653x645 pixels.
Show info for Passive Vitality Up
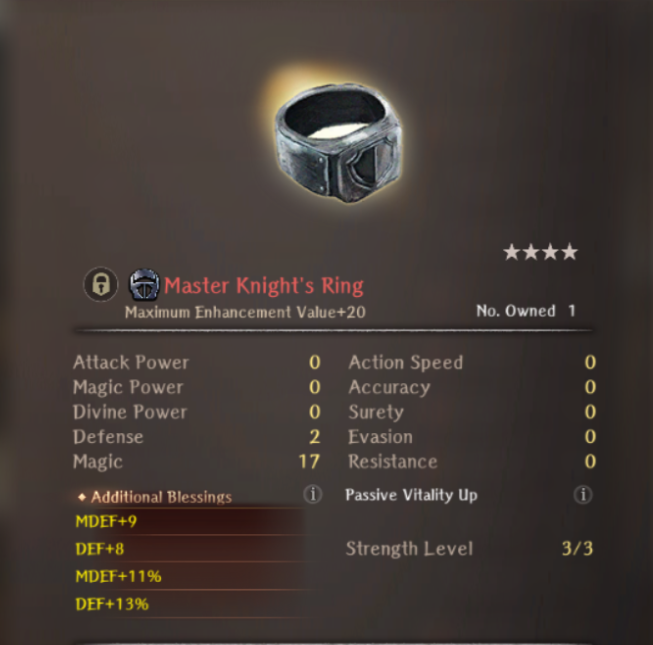(x=583, y=494)
